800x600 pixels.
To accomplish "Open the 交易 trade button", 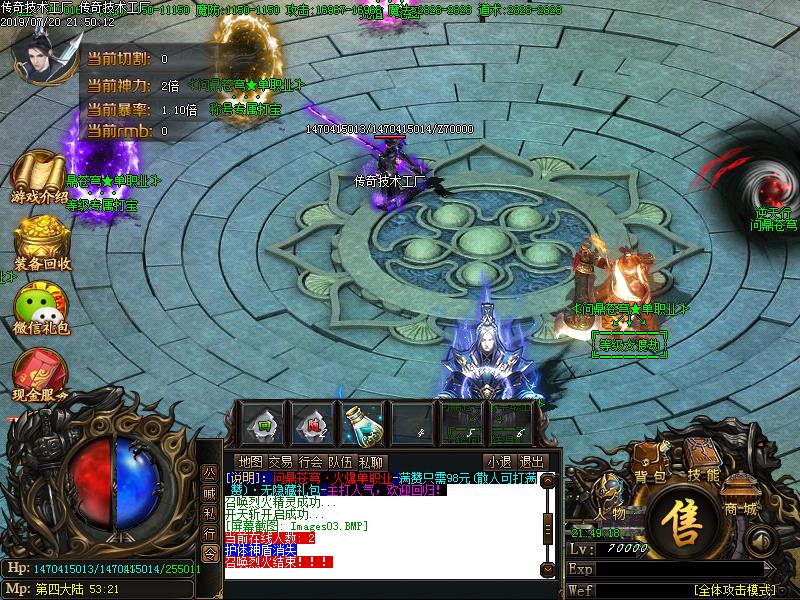I will tap(281, 461).
